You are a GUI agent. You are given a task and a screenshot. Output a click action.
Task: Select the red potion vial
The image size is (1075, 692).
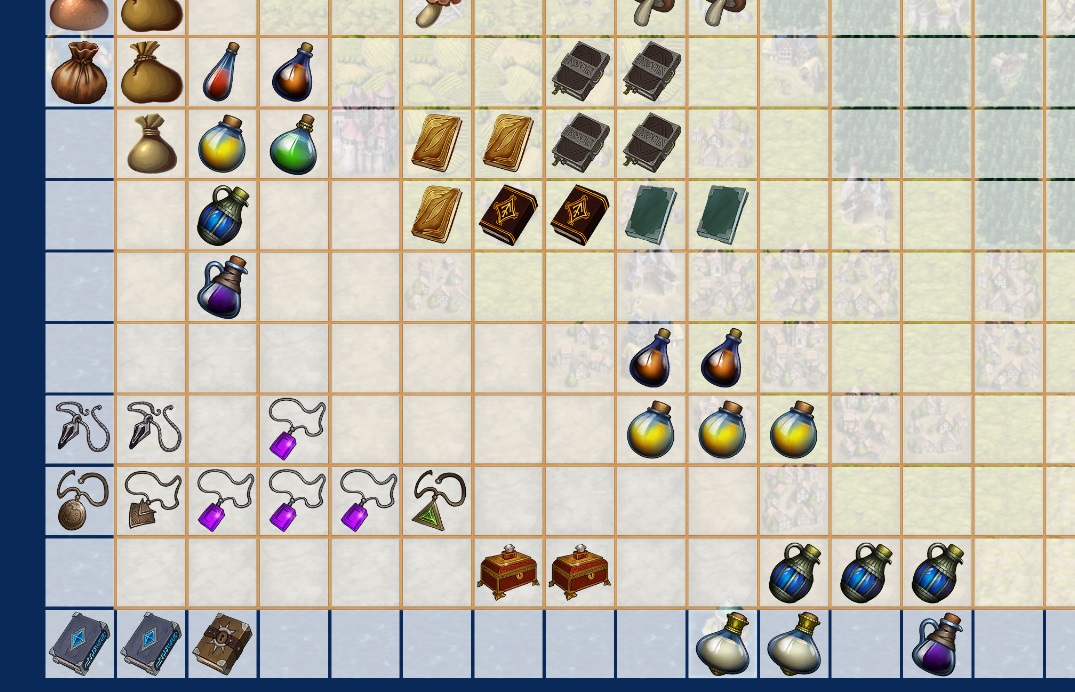pyautogui.click(x=222, y=72)
